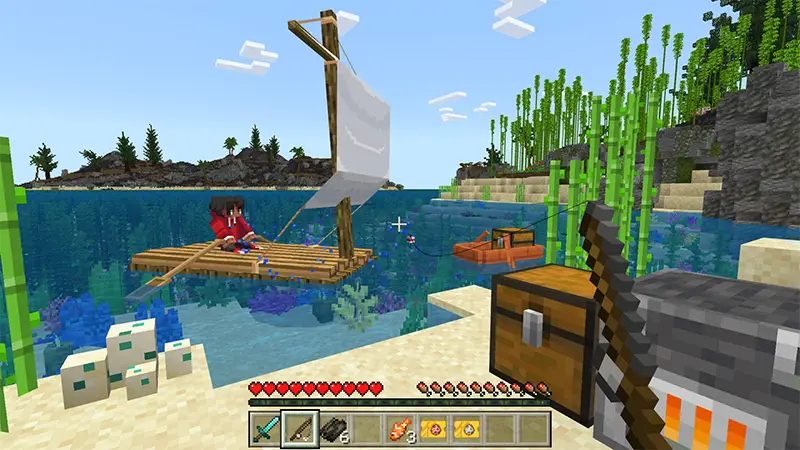Select the orange tropical fish stack
800x450 pixels.
pyautogui.click(x=401, y=430)
